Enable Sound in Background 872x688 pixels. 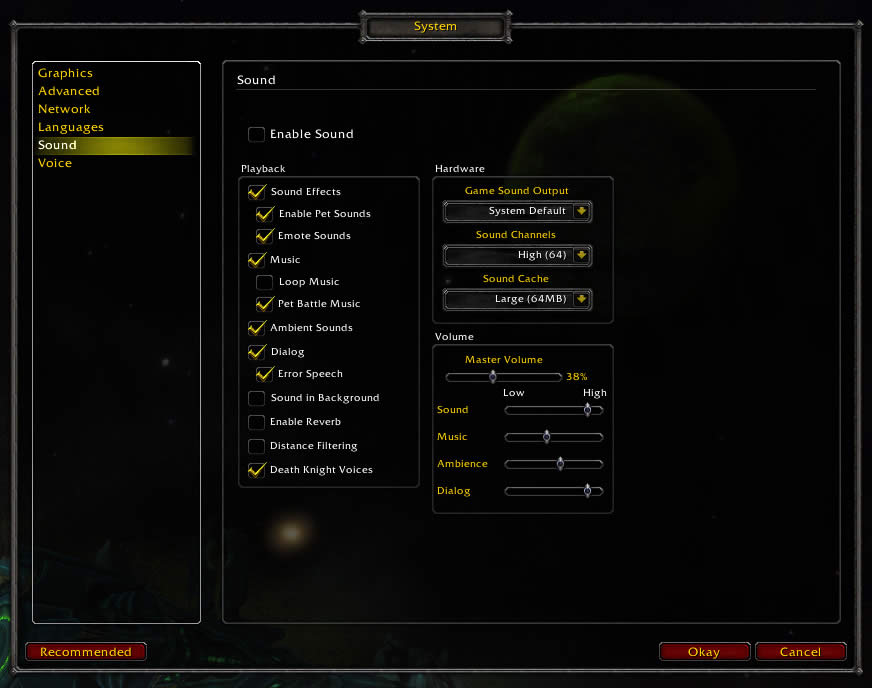point(257,398)
